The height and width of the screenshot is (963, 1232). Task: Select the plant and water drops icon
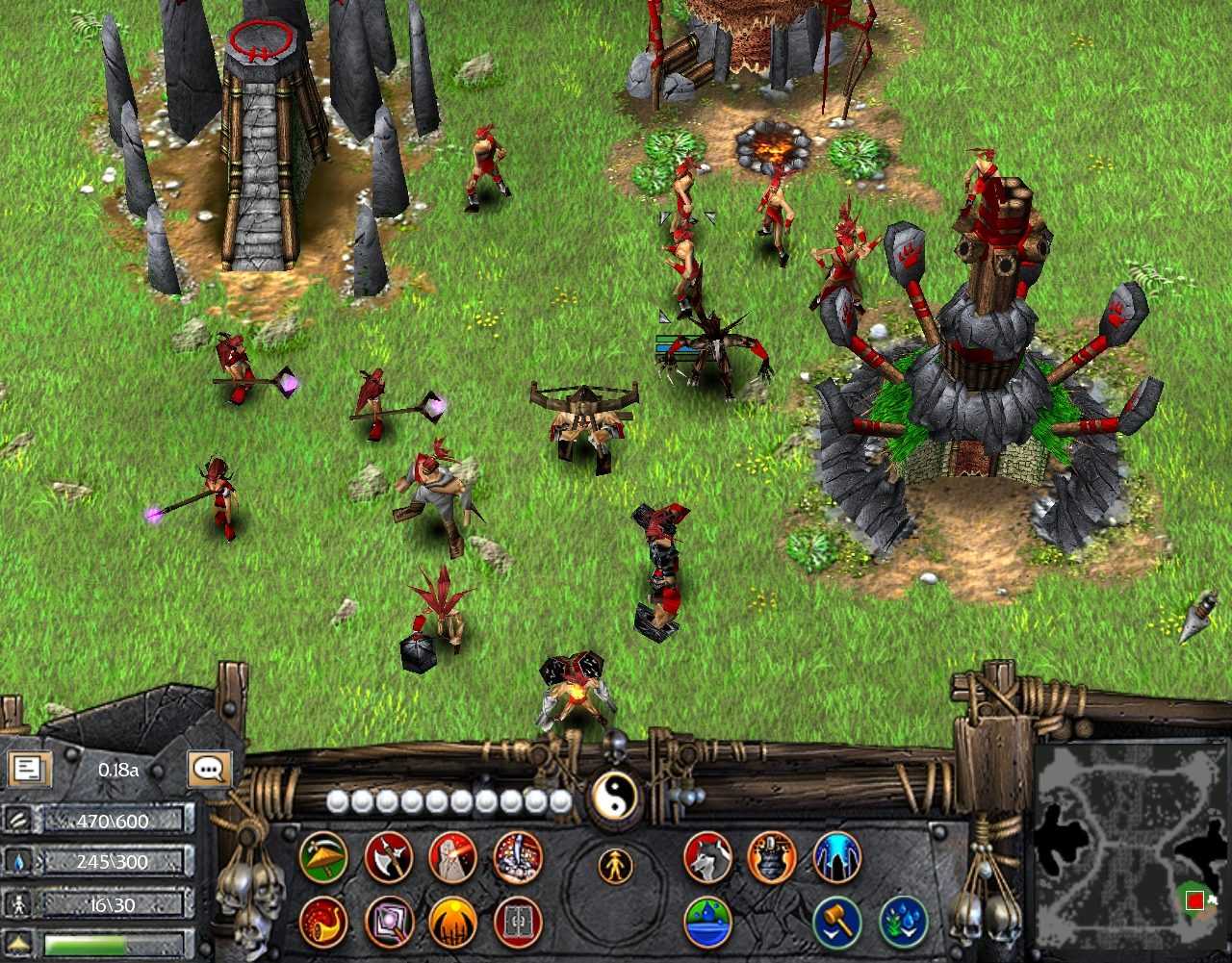tap(903, 922)
